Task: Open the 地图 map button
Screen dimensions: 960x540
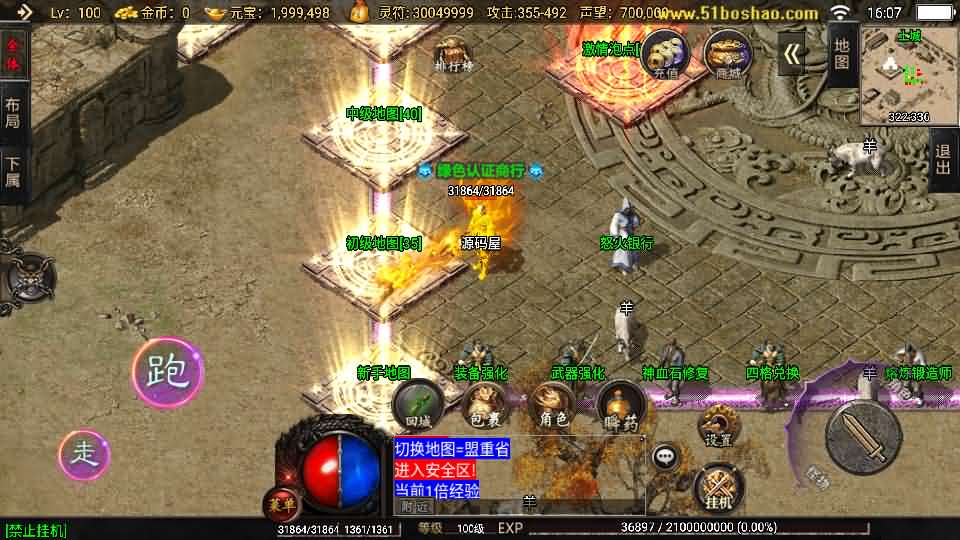Action: pos(841,52)
